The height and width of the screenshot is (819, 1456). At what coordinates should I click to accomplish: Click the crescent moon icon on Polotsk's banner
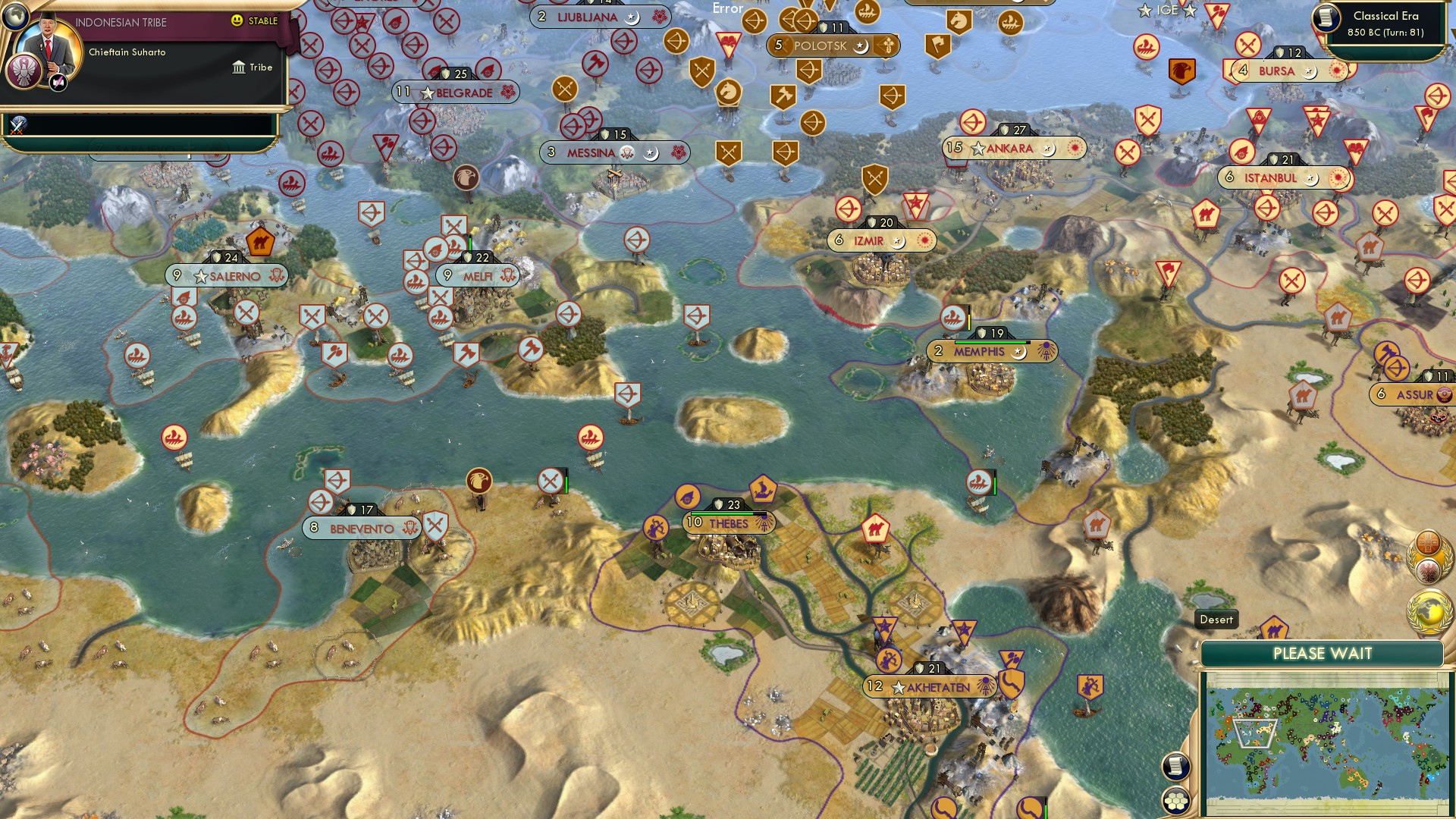(x=859, y=46)
